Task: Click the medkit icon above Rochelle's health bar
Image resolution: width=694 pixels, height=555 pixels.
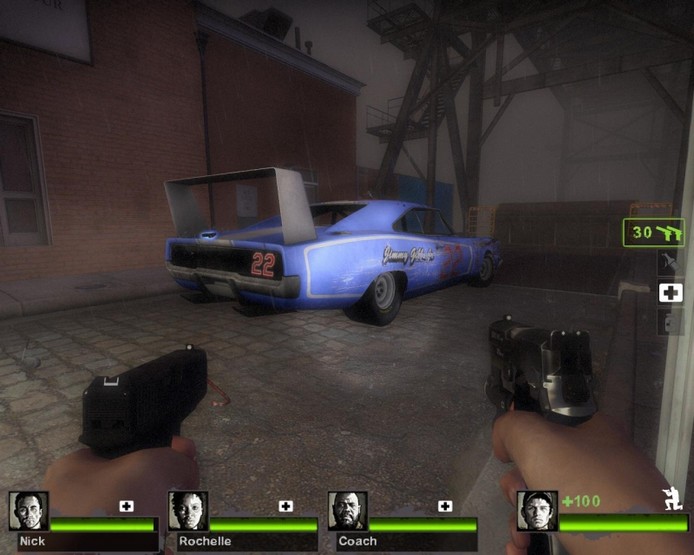Action: coord(286,506)
